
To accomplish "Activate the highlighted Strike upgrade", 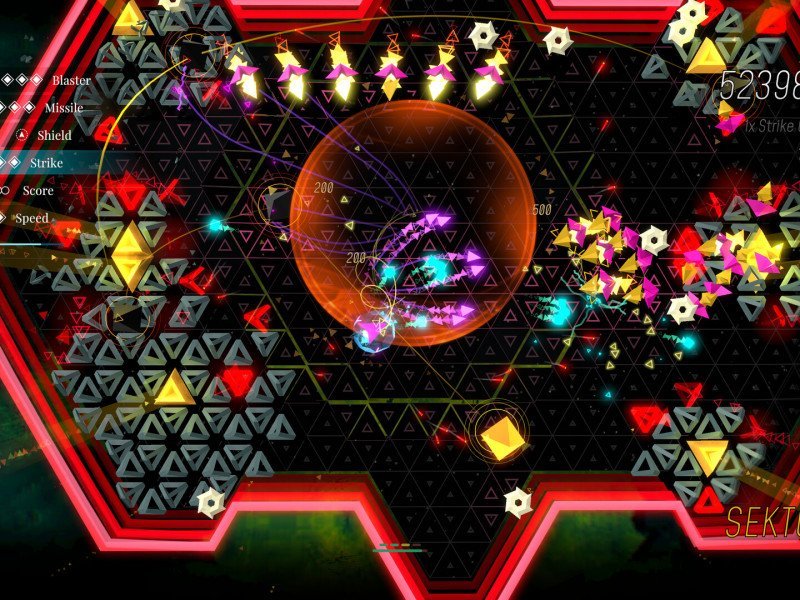I will pyautogui.click(x=47, y=162).
